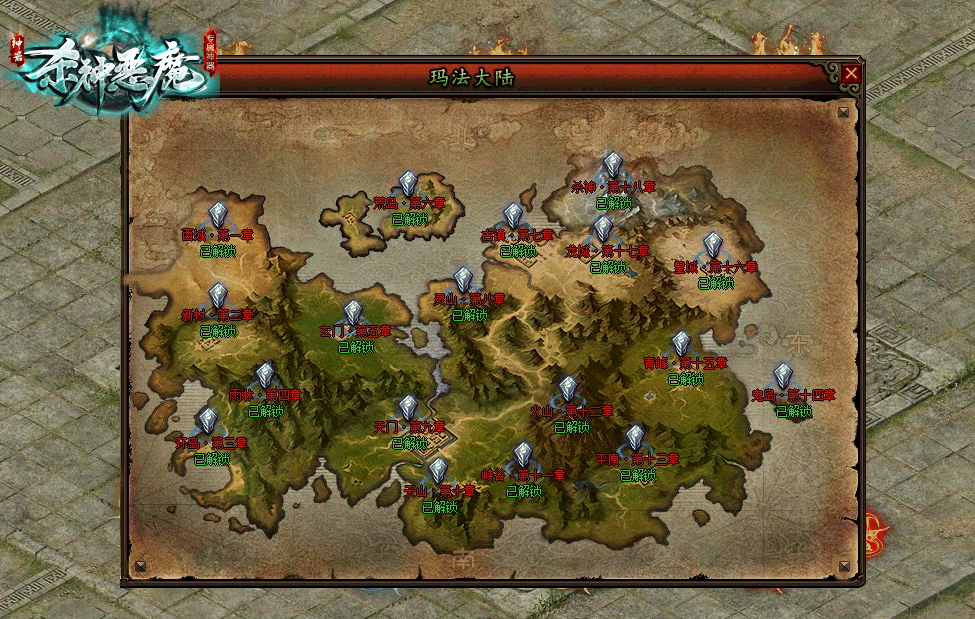The width and height of the screenshot is (975, 619).
Task: Click the 龙城 Chapter 17 crystal marker
Action: tap(603, 231)
